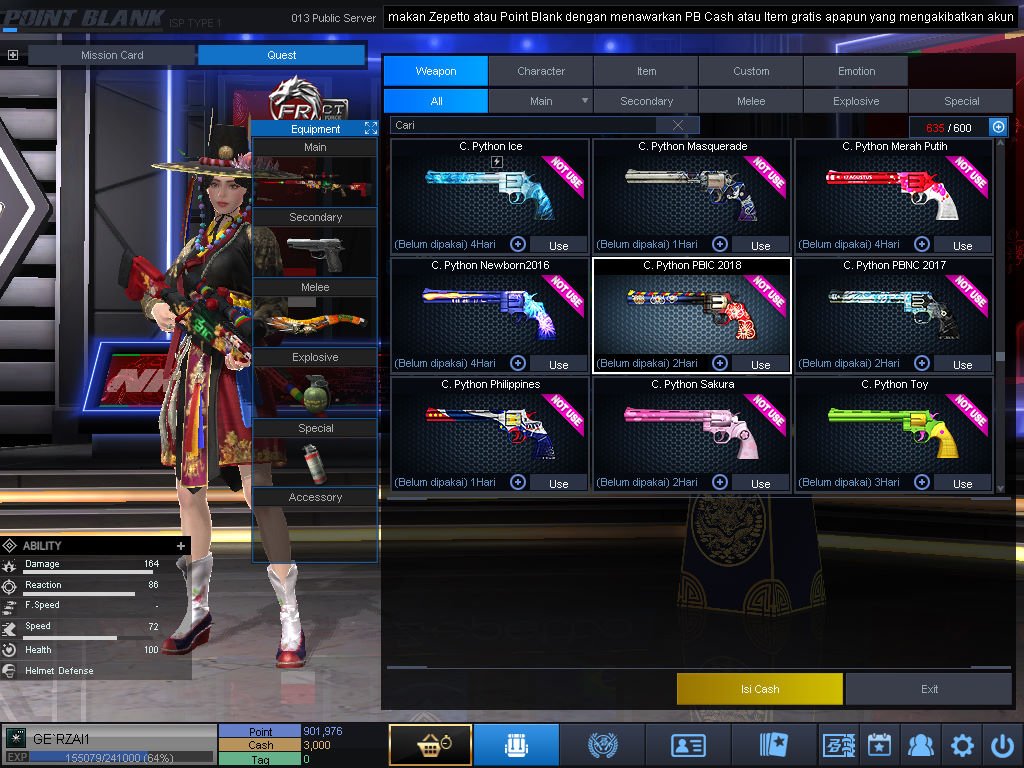Use the C. Python Toy revolver
The image size is (1024, 768).
pyautogui.click(x=962, y=483)
